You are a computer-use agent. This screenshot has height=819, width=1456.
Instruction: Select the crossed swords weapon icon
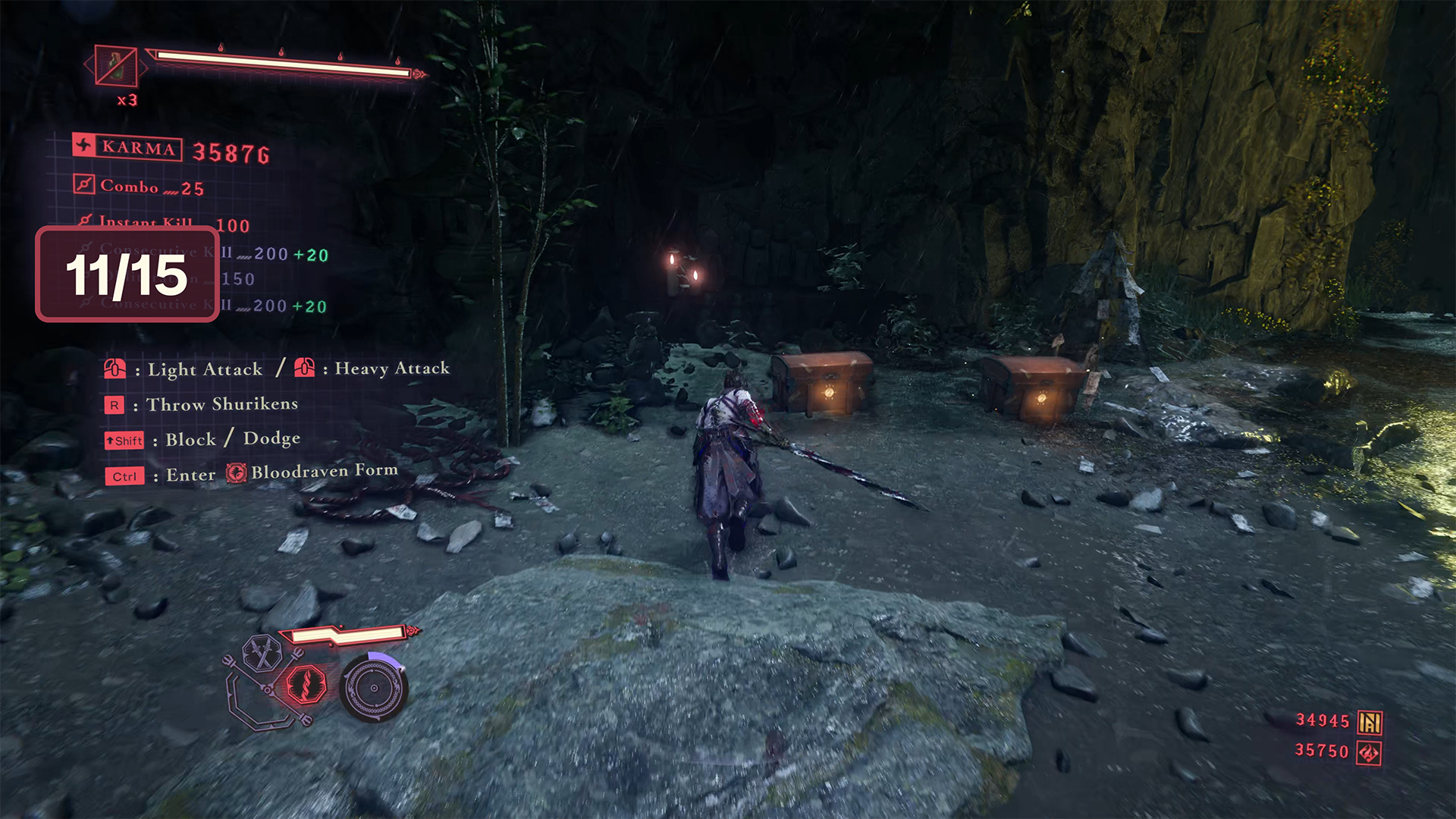(262, 653)
